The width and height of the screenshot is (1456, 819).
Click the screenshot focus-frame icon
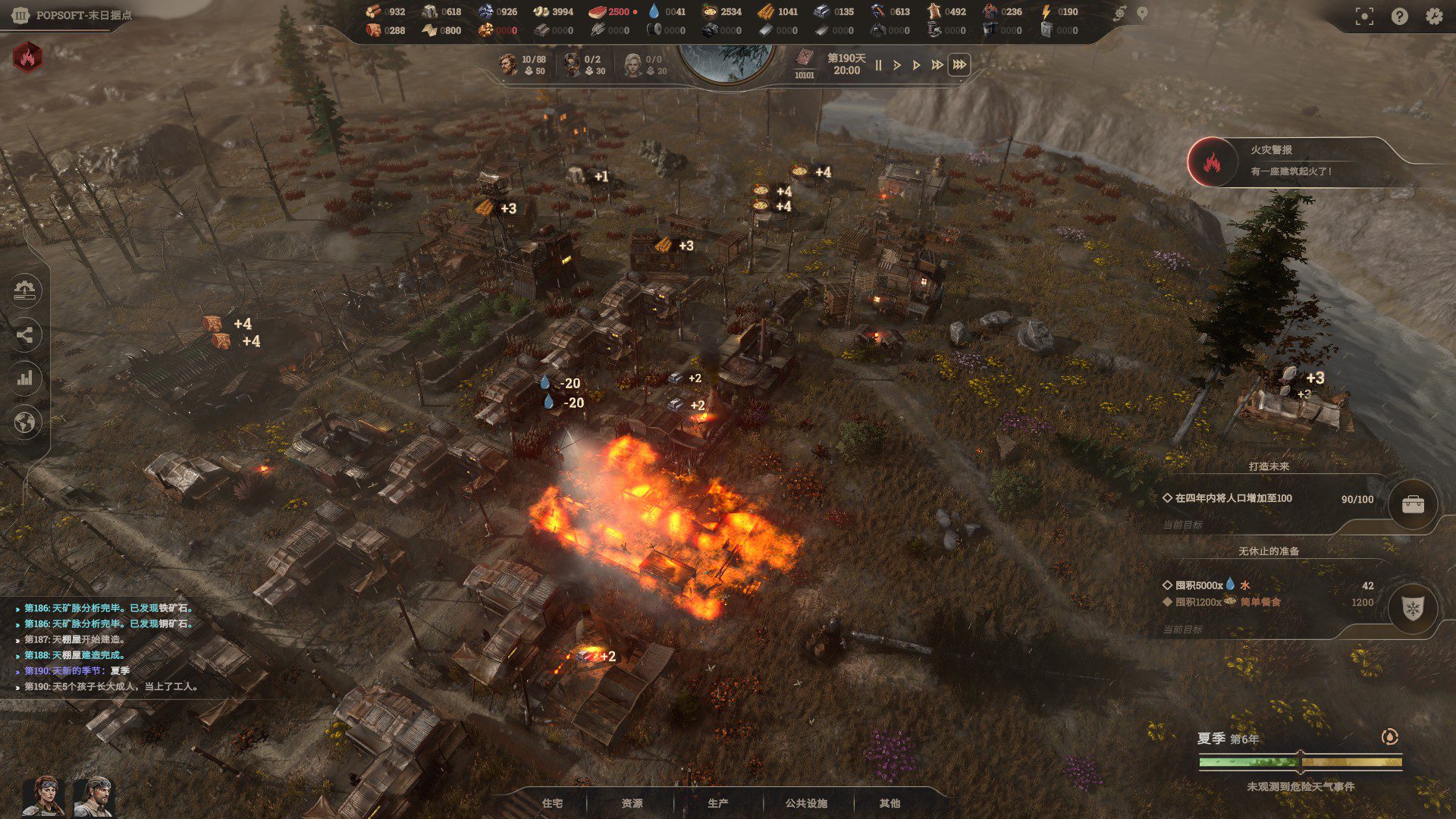point(1363,17)
